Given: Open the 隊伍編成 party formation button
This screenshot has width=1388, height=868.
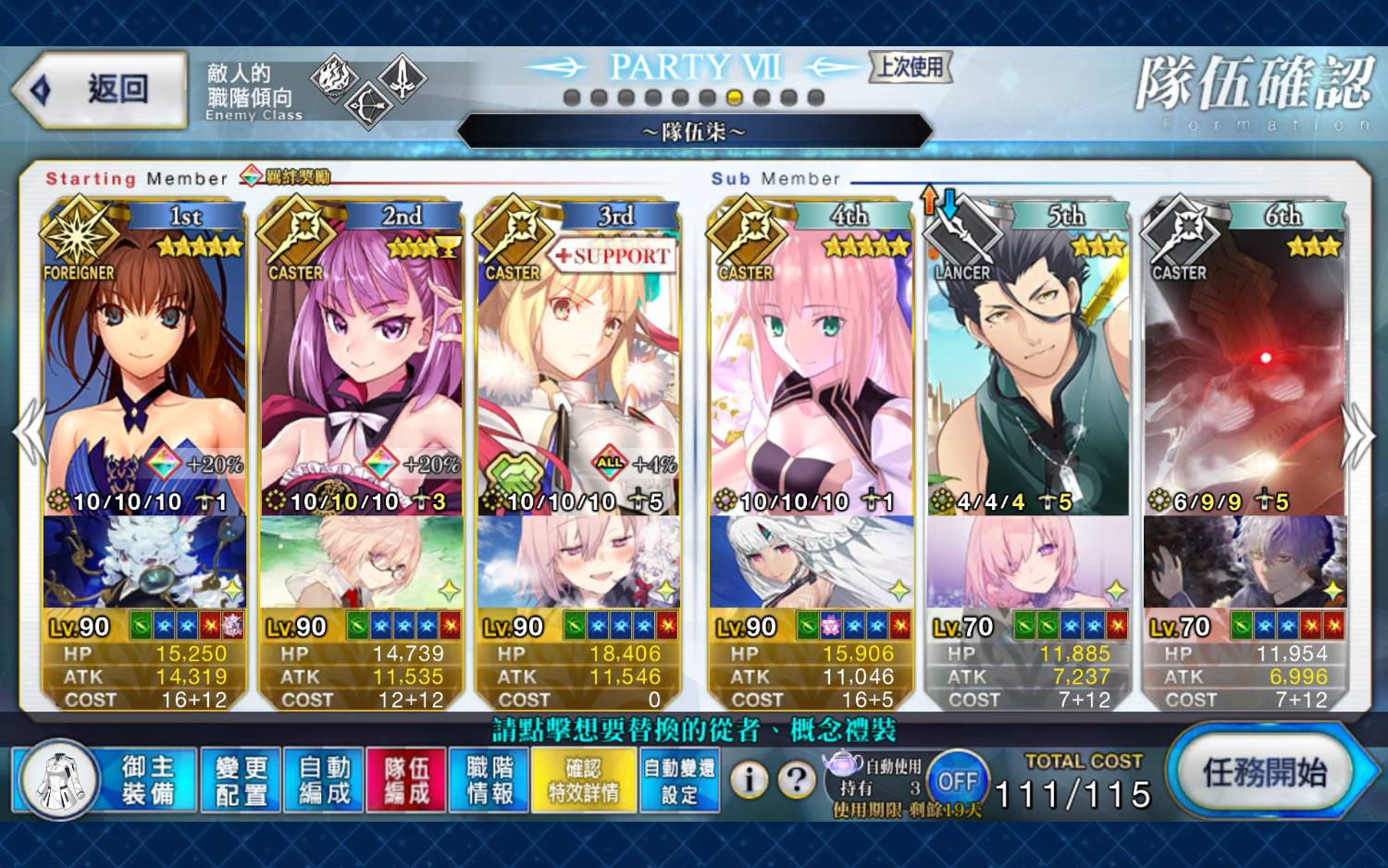Looking at the screenshot, I should 407,780.
